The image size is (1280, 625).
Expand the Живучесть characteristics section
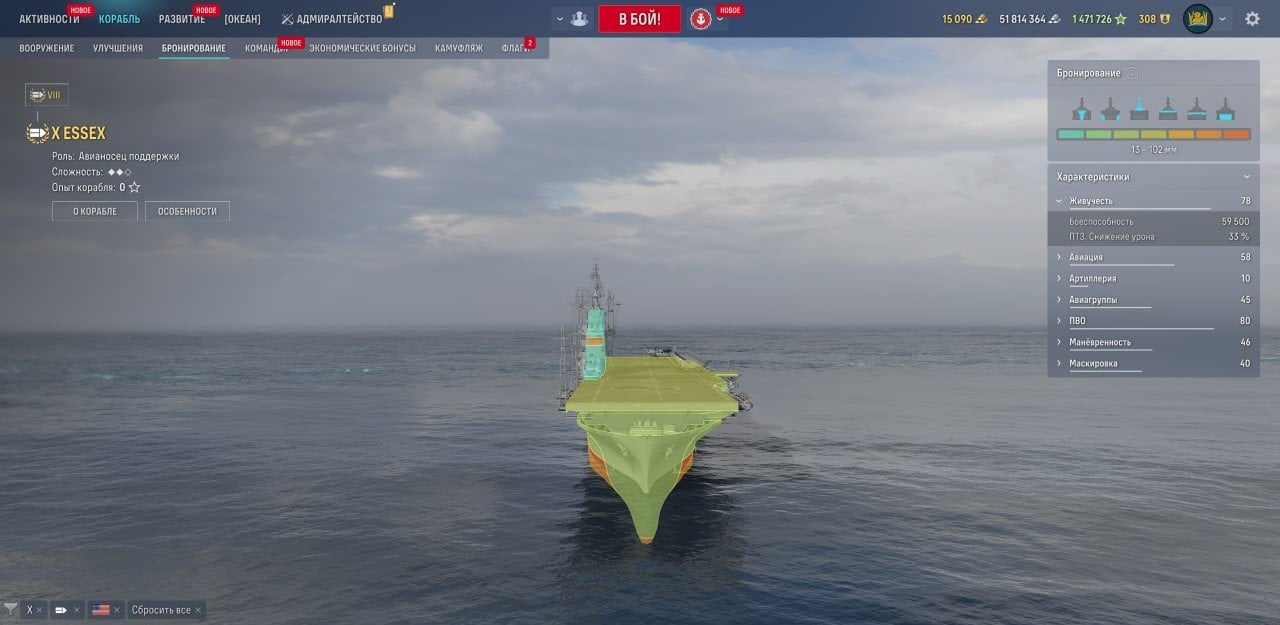click(x=1091, y=201)
